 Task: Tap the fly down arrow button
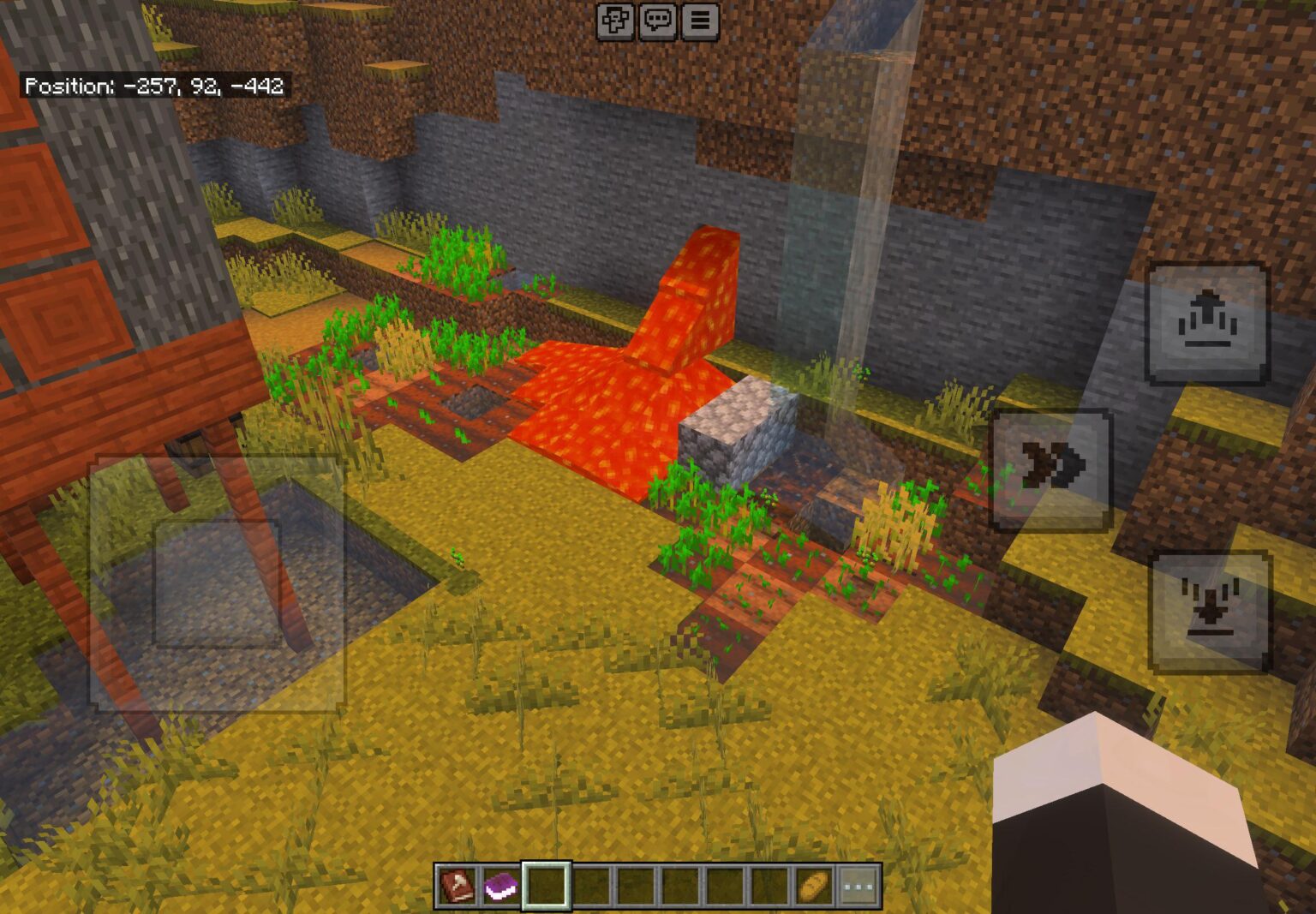coord(1209,611)
